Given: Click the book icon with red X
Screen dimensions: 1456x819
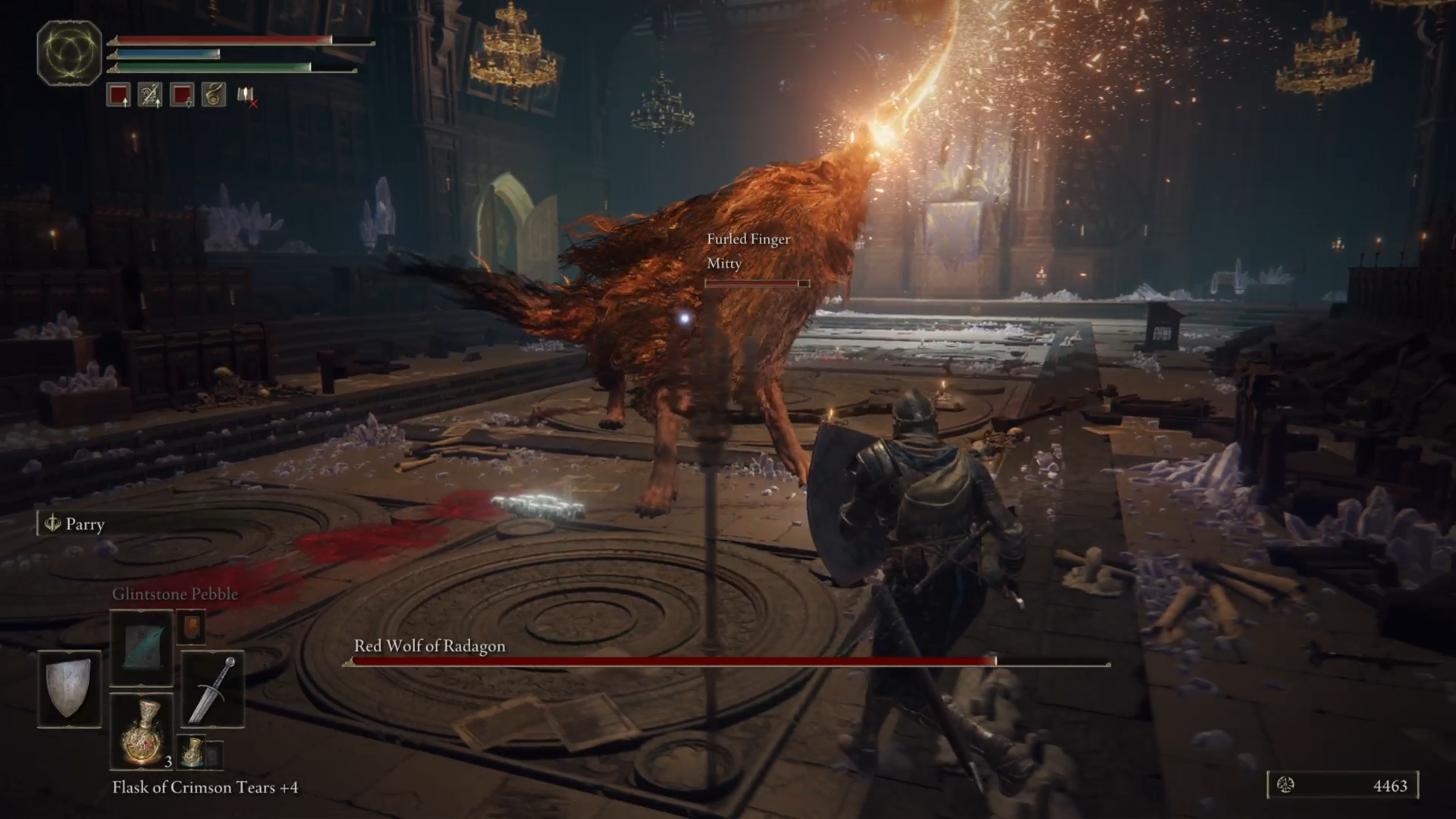Looking at the screenshot, I should (246, 95).
